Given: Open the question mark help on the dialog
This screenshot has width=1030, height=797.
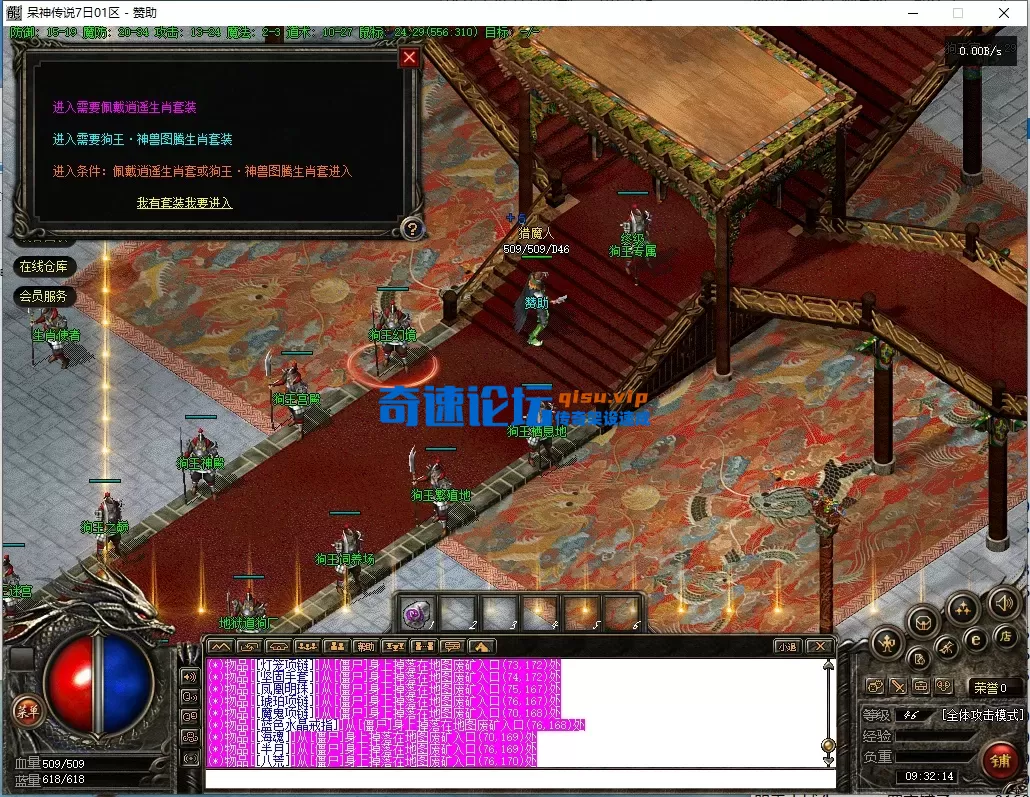Looking at the screenshot, I should point(411,229).
